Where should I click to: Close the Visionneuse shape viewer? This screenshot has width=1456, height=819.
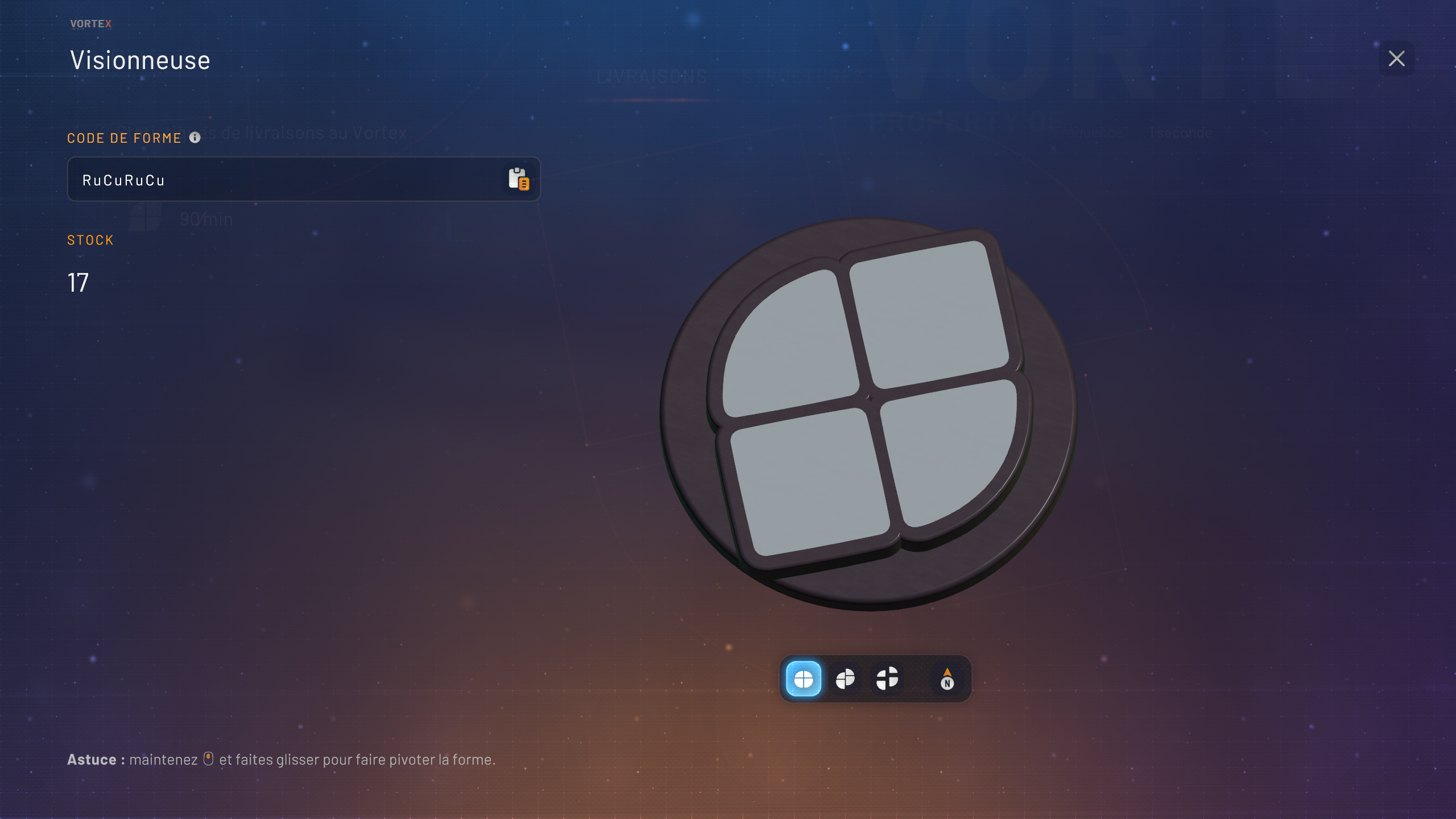tap(1396, 59)
